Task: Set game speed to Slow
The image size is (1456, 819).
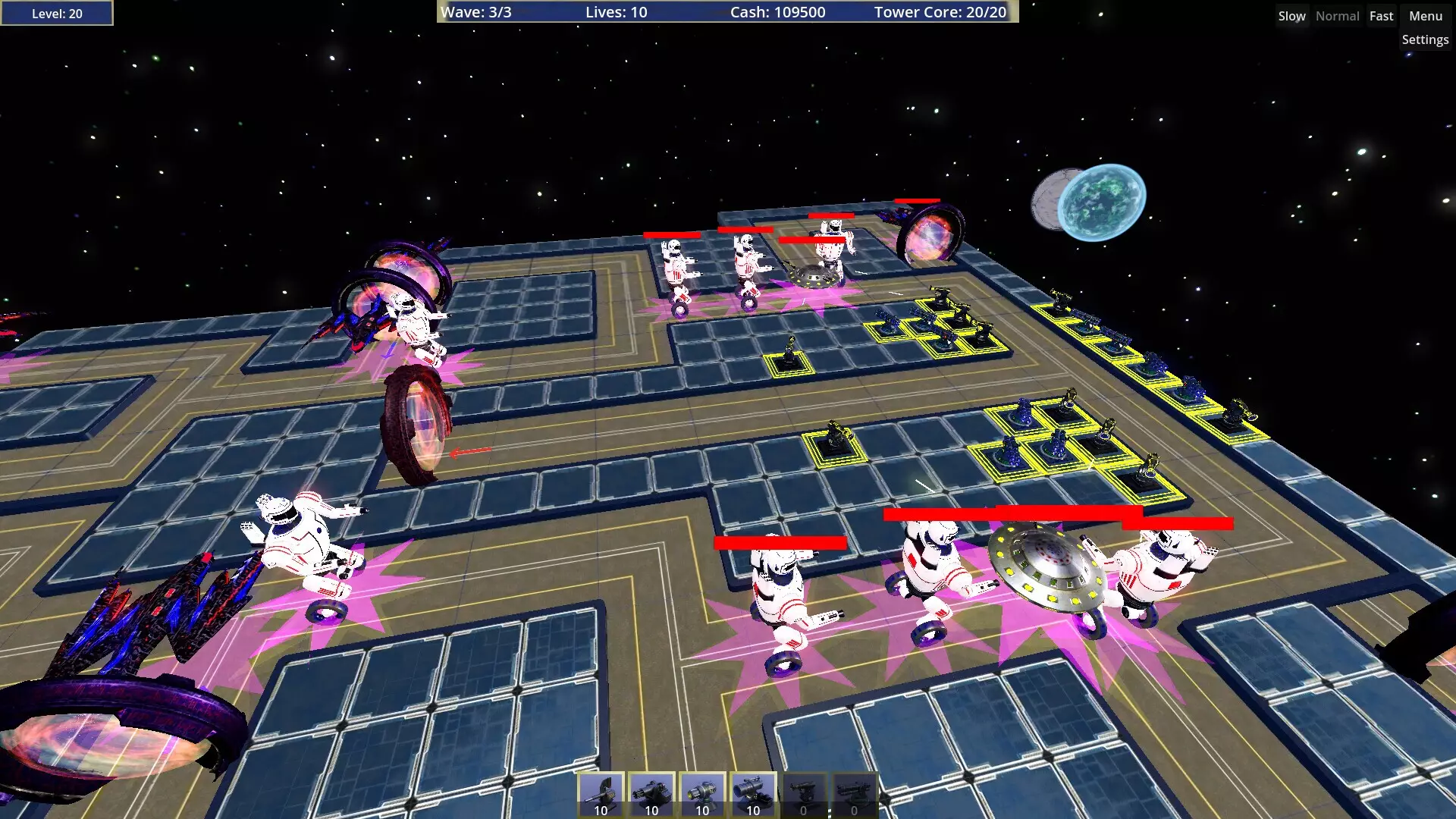Action: point(1291,15)
